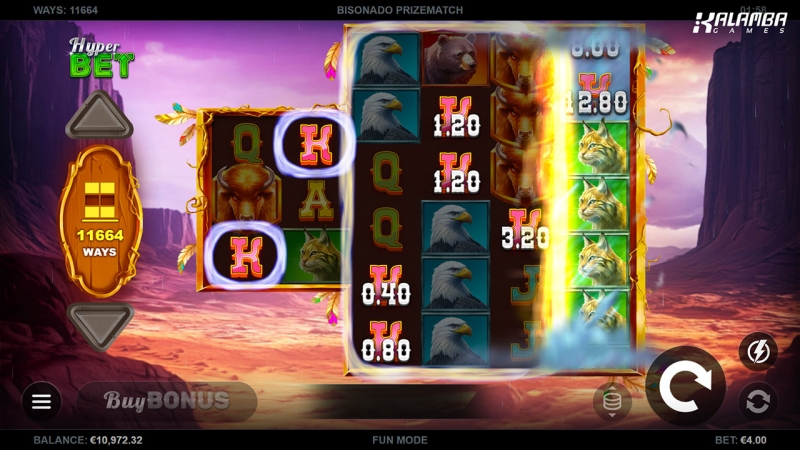Open bet settings with the coin stack icon
The image size is (800, 450).
coord(612,401)
